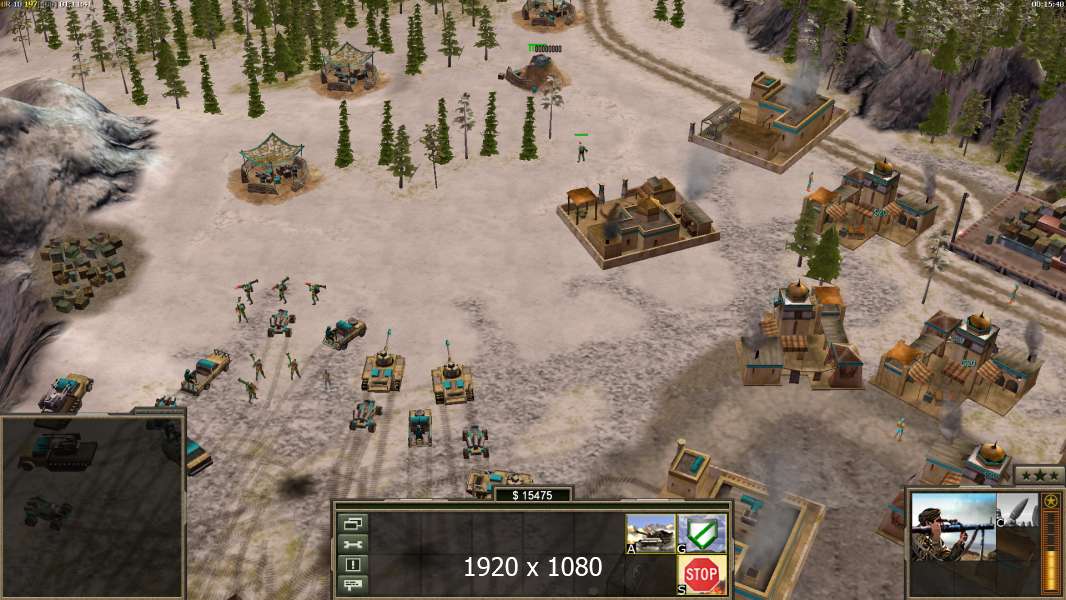The height and width of the screenshot is (600, 1066).
Task: Select the Attack Move tank command
Action: pos(651,532)
